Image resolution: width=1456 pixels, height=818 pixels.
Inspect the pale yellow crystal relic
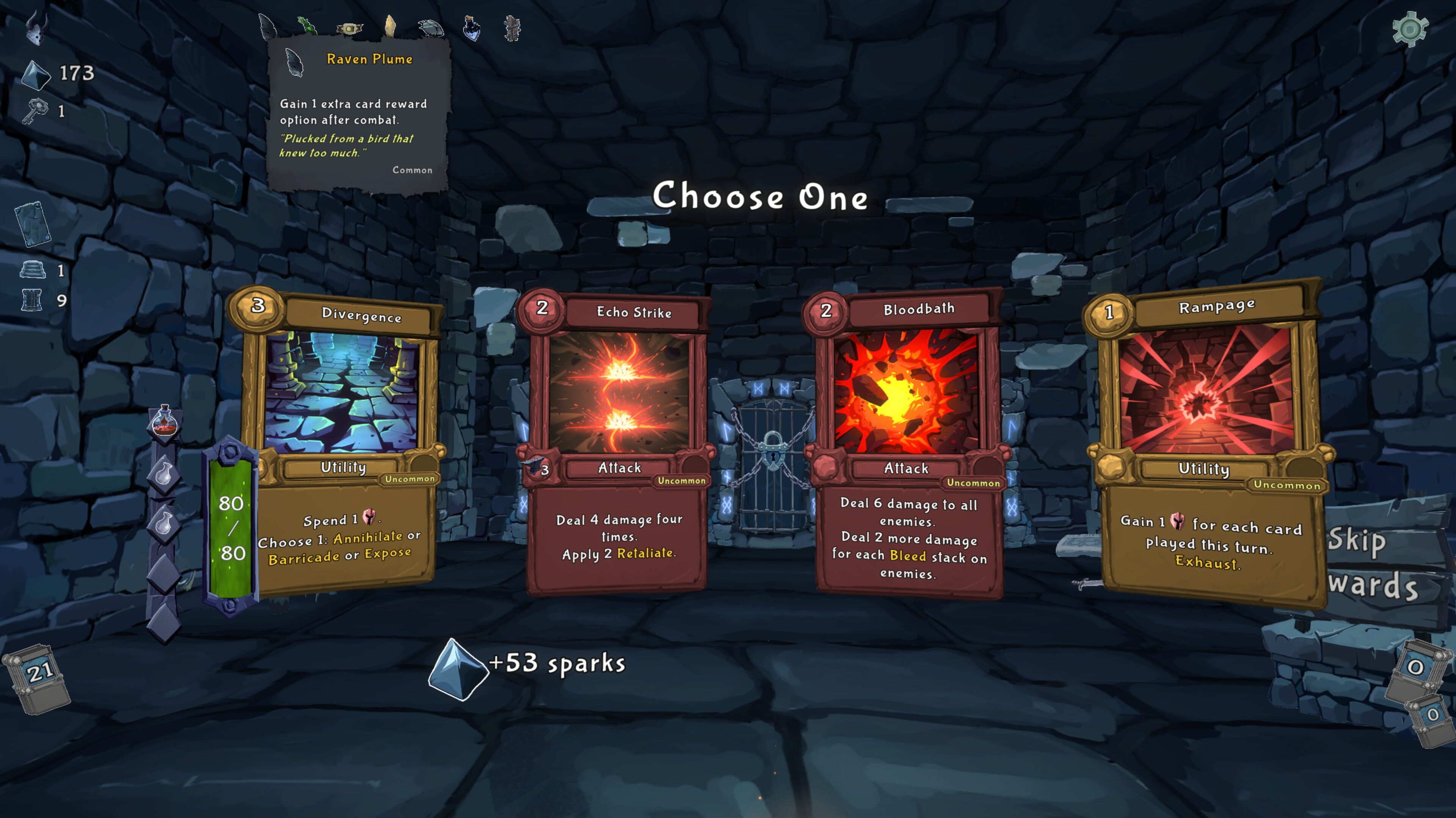pos(390,26)
